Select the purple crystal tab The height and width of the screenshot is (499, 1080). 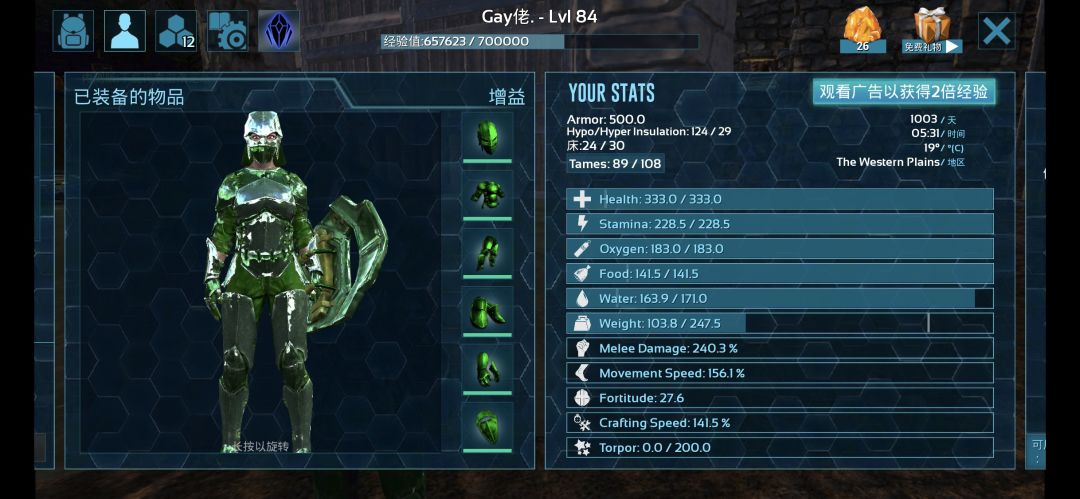279,31
